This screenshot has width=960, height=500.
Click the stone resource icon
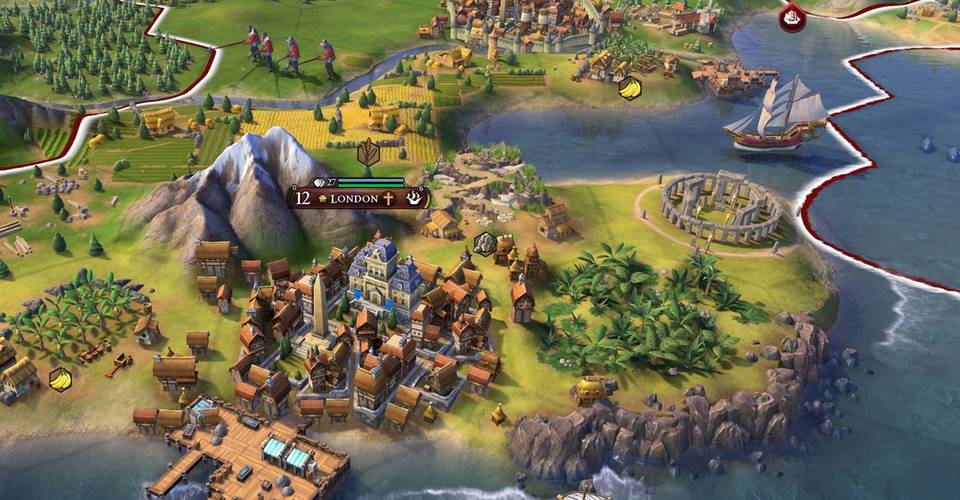click(484, 242)
